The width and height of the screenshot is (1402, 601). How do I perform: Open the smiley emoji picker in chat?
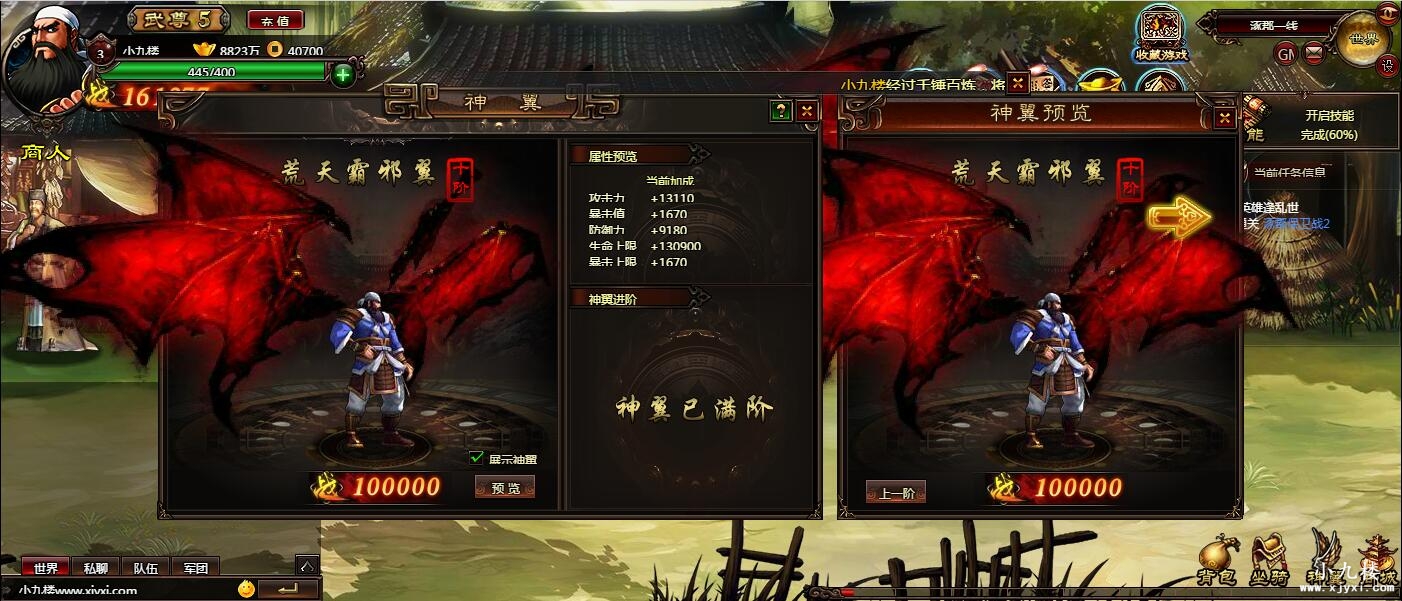tap(246, 589)
